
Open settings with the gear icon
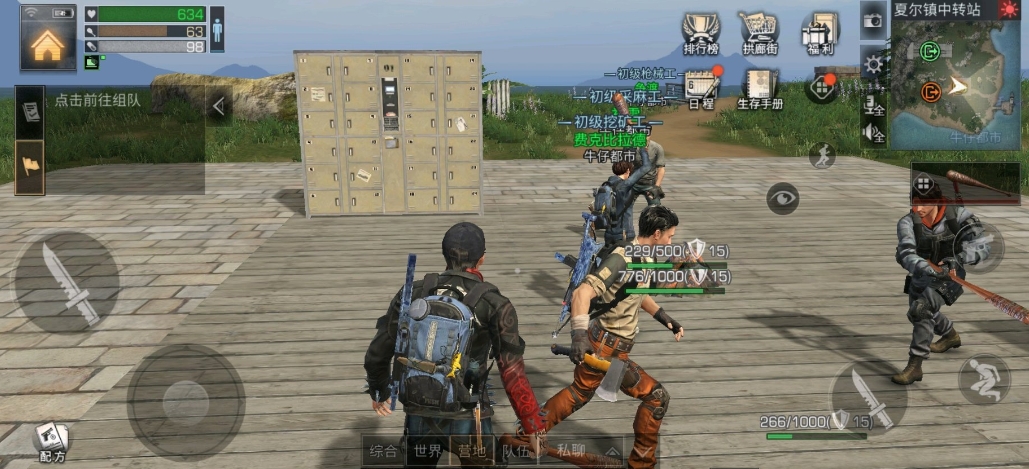874,65
